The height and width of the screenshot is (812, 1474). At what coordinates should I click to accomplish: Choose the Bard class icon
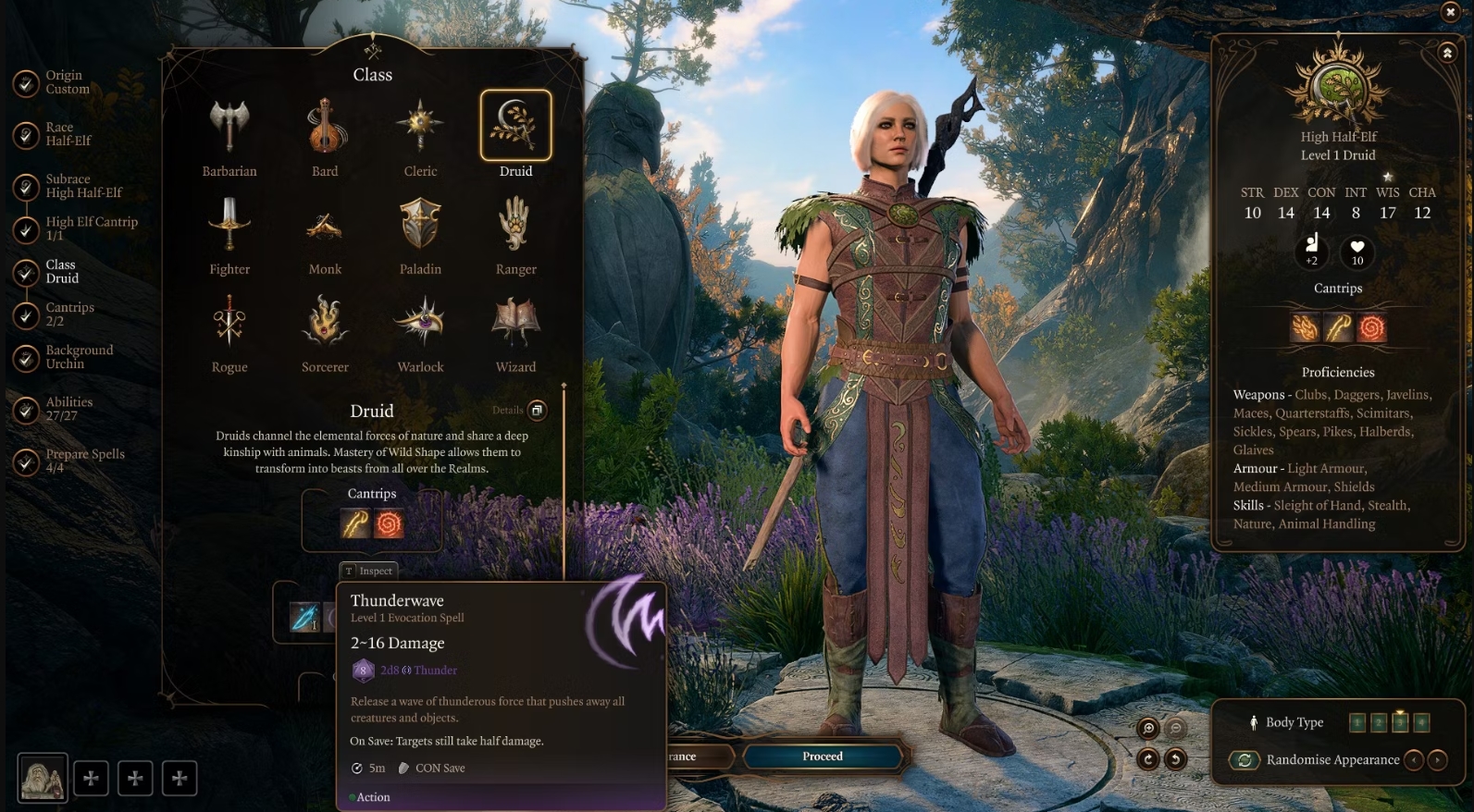tap(325, 126)
